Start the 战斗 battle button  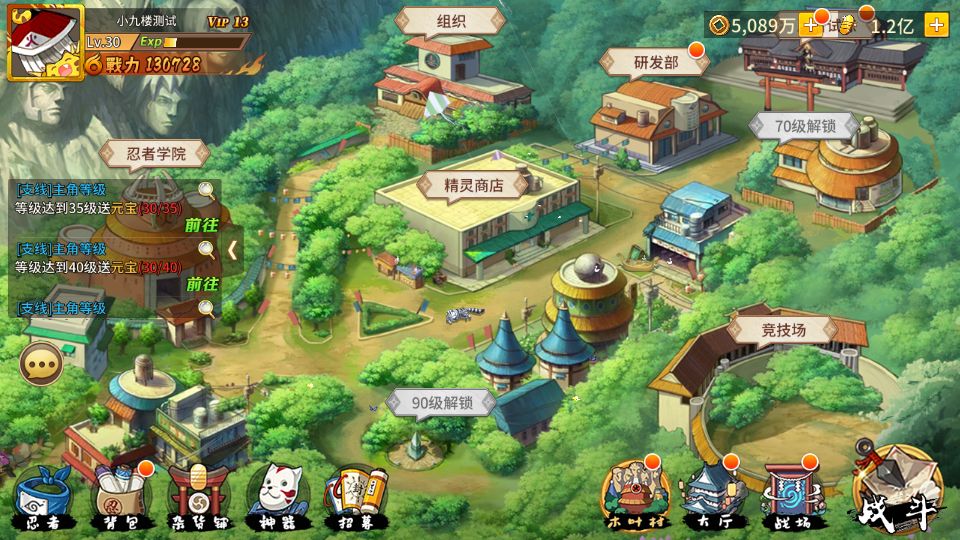click(x=897, y=490)
